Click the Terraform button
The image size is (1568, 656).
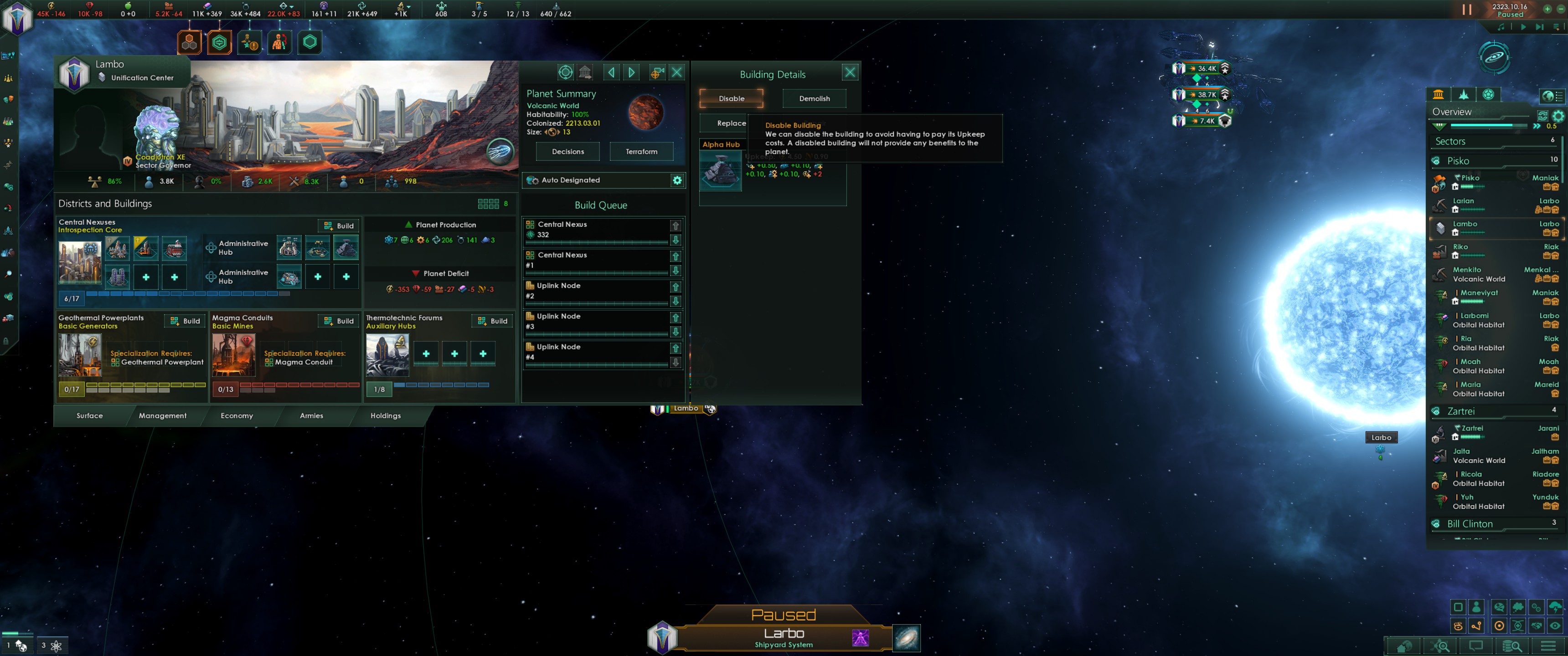coord(641,151)
